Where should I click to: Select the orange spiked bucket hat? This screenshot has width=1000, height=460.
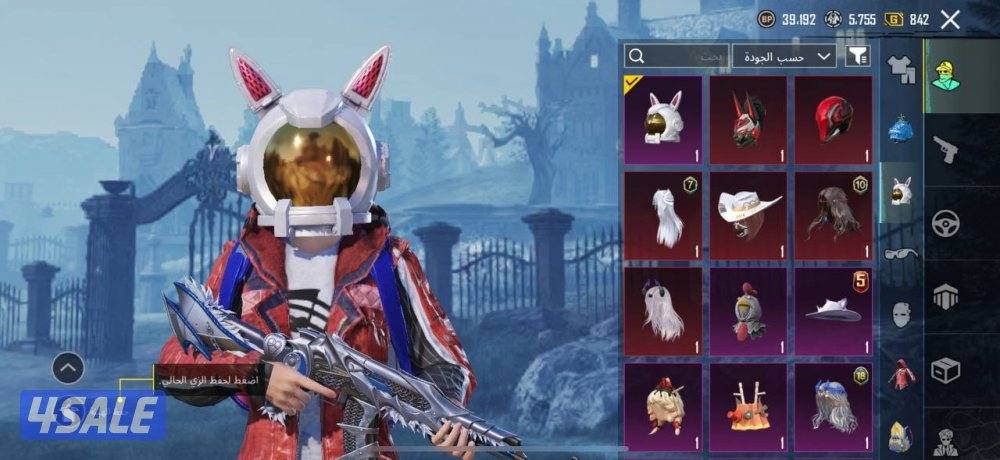coord(748,405)
